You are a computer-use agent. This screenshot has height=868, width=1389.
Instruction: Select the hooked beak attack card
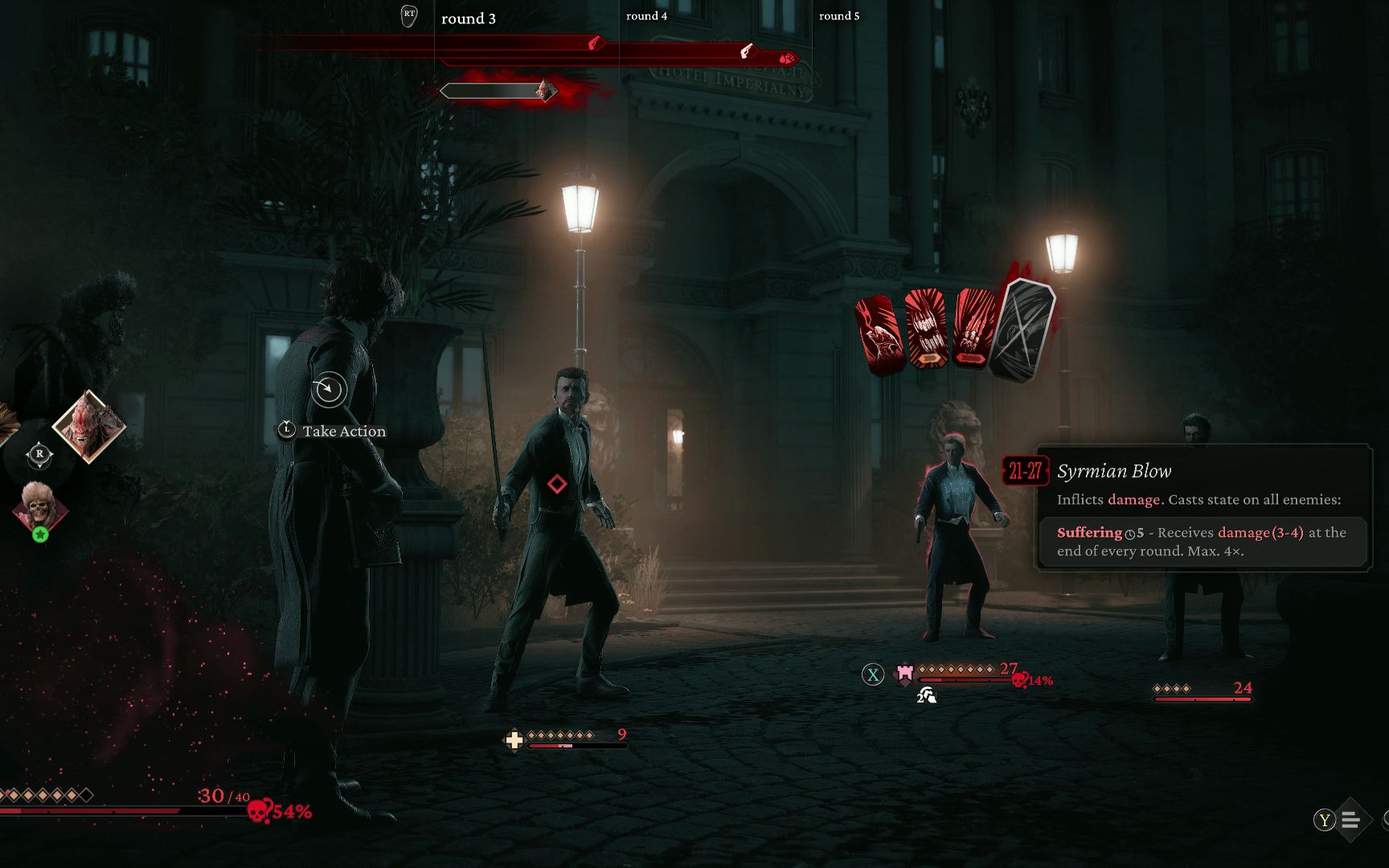coord(879,334)
